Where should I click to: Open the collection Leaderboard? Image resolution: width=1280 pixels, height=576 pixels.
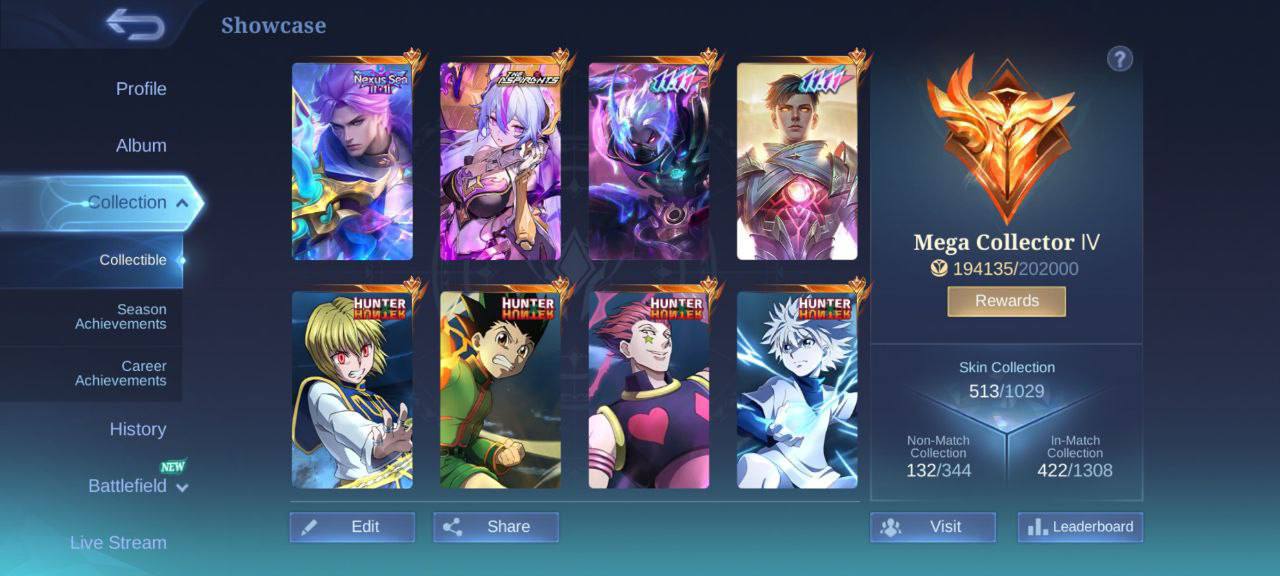[x=1080, y=527]
